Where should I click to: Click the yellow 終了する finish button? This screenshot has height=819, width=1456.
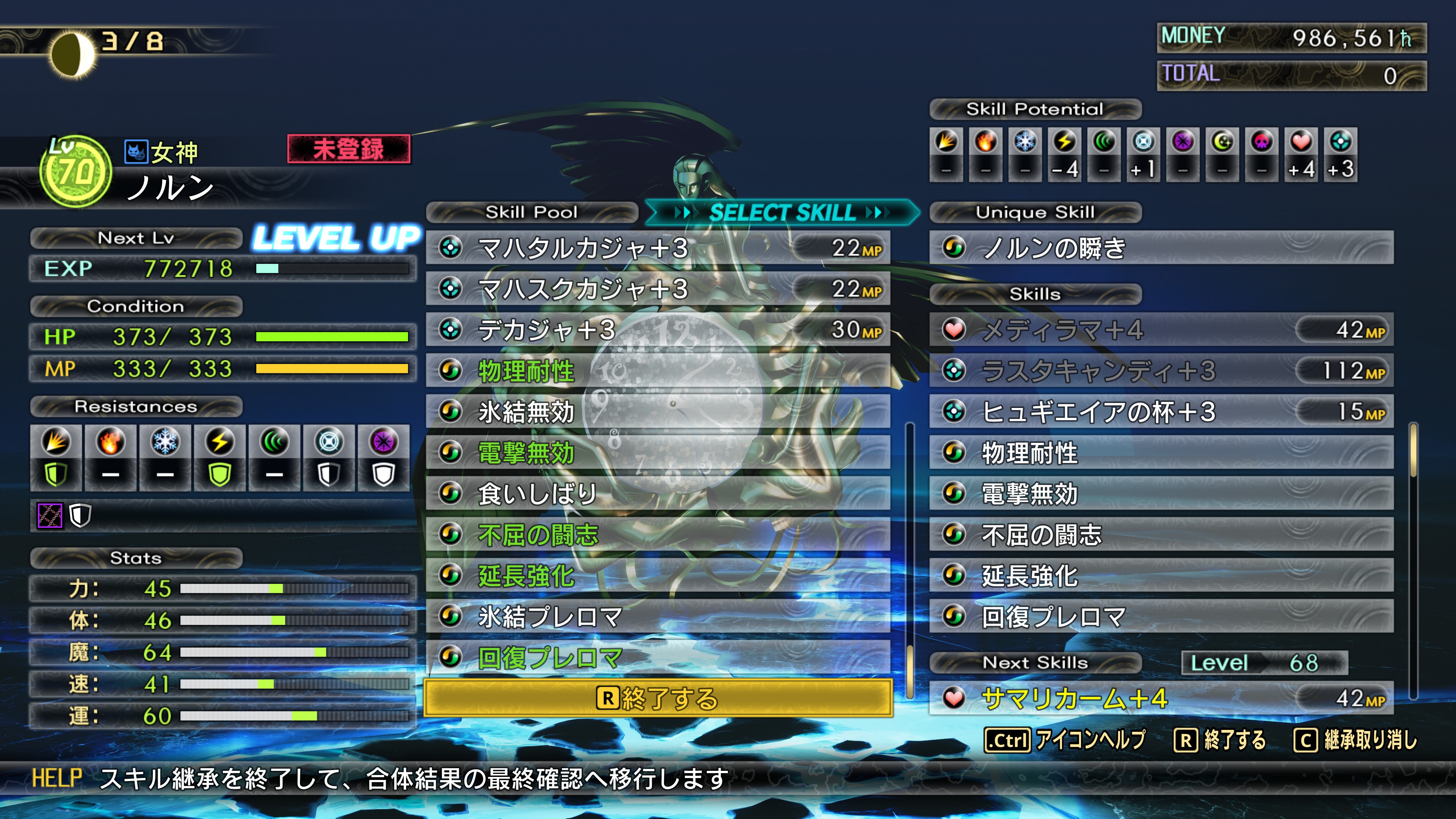(x=657, y=698)
